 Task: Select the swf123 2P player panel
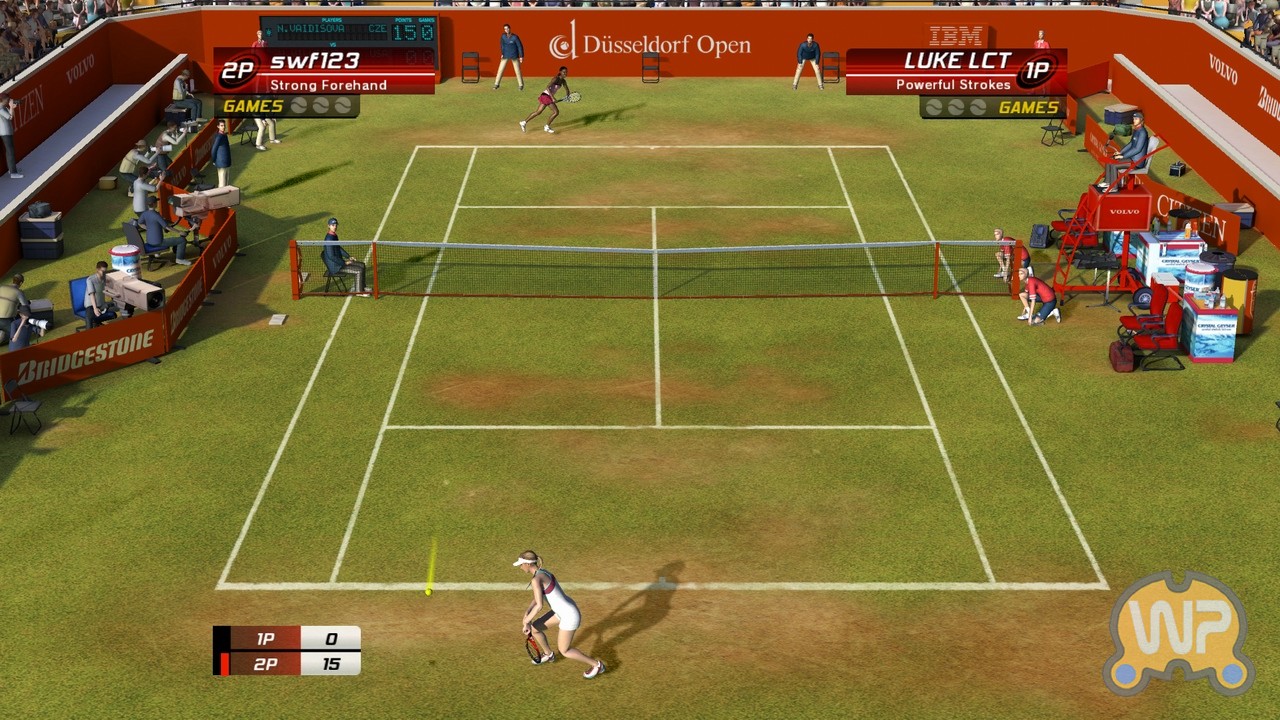(x=325, y=71)
